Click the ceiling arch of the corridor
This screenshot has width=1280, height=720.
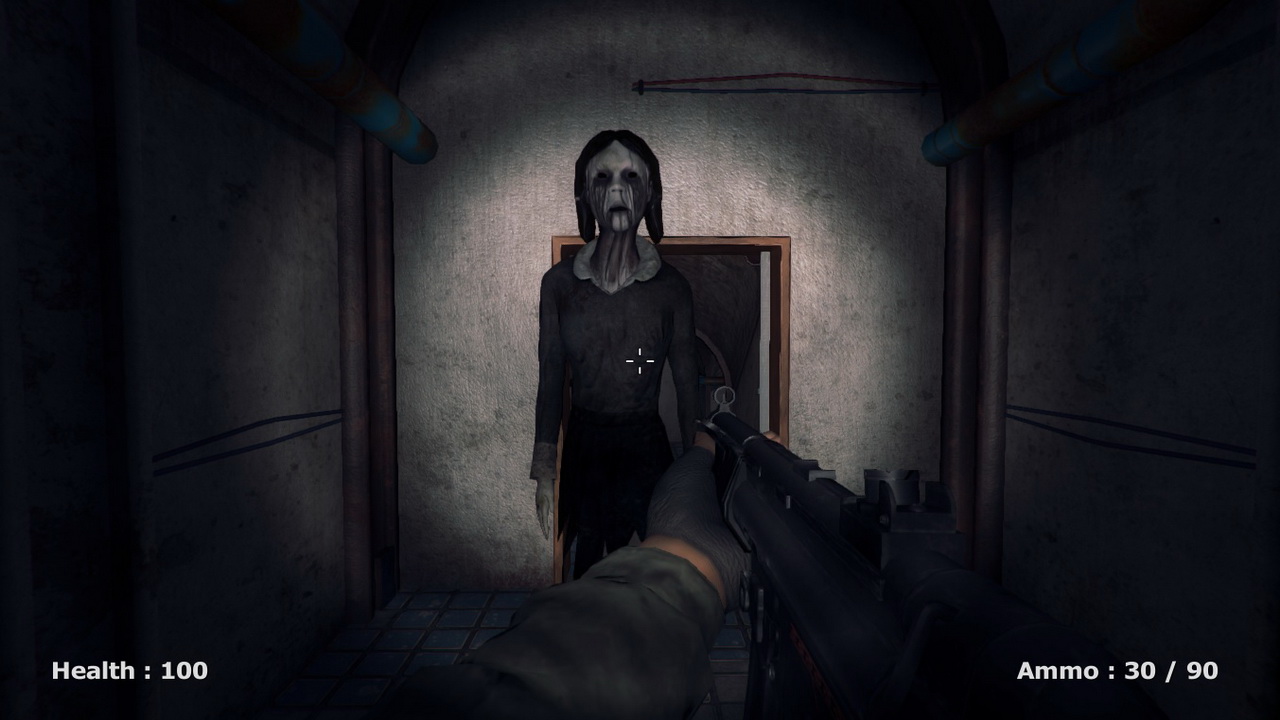(x=640, y=30)
